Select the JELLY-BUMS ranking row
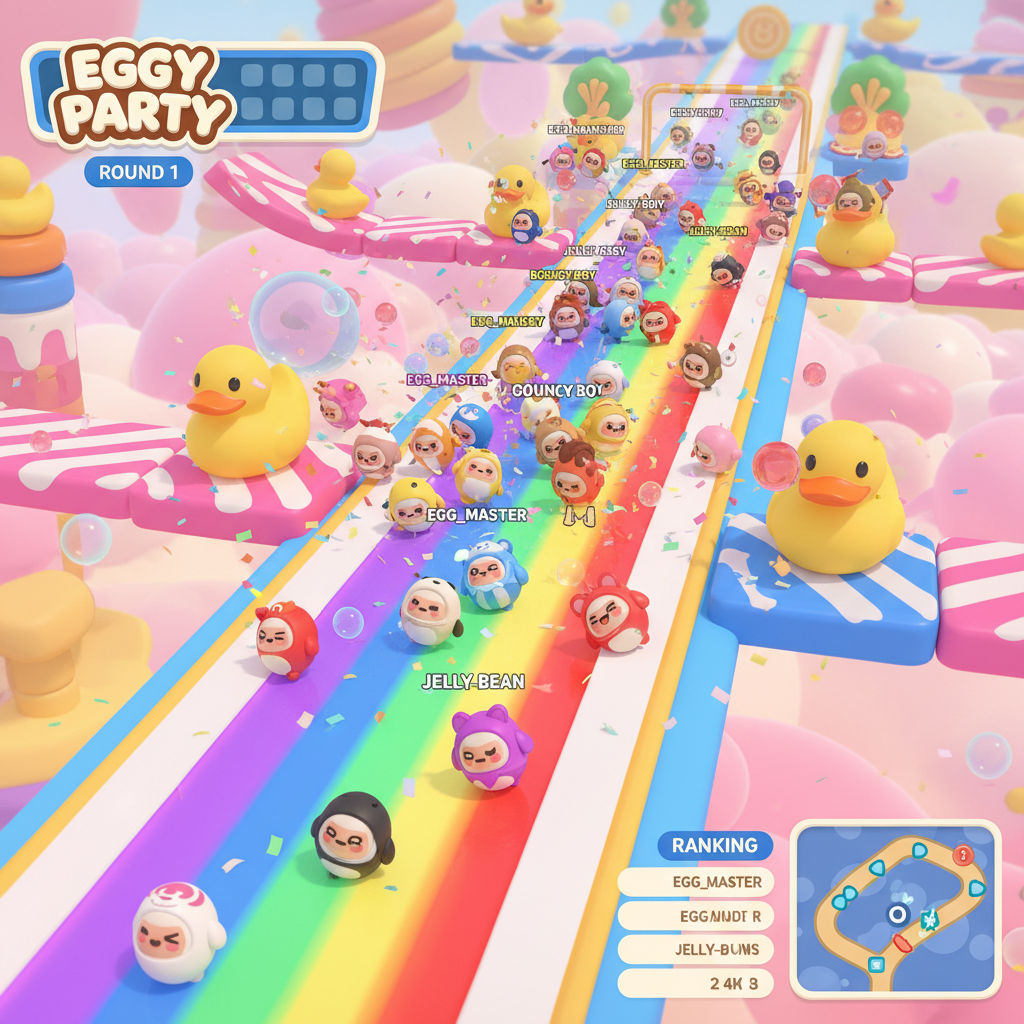 695,949
